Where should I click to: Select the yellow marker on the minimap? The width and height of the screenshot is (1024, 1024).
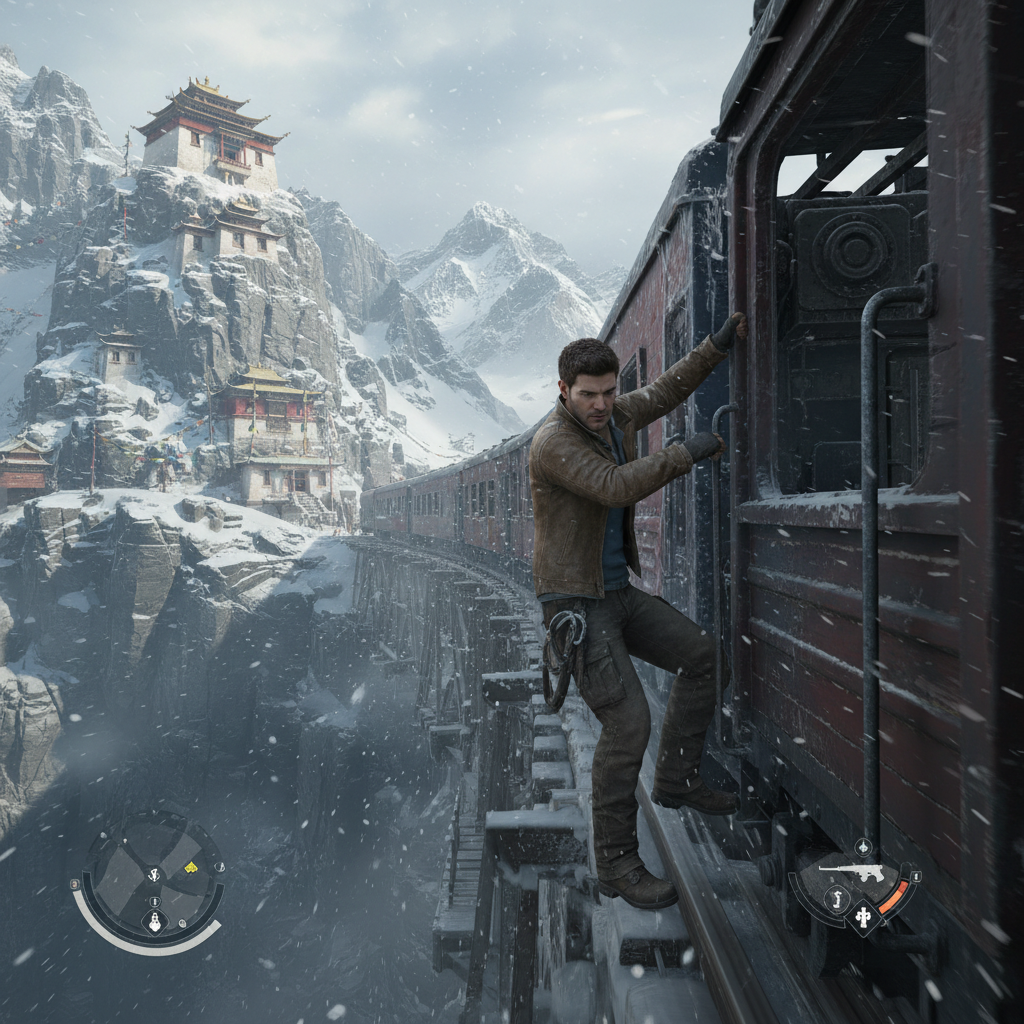pyautogui.click(x=190, y=866)
